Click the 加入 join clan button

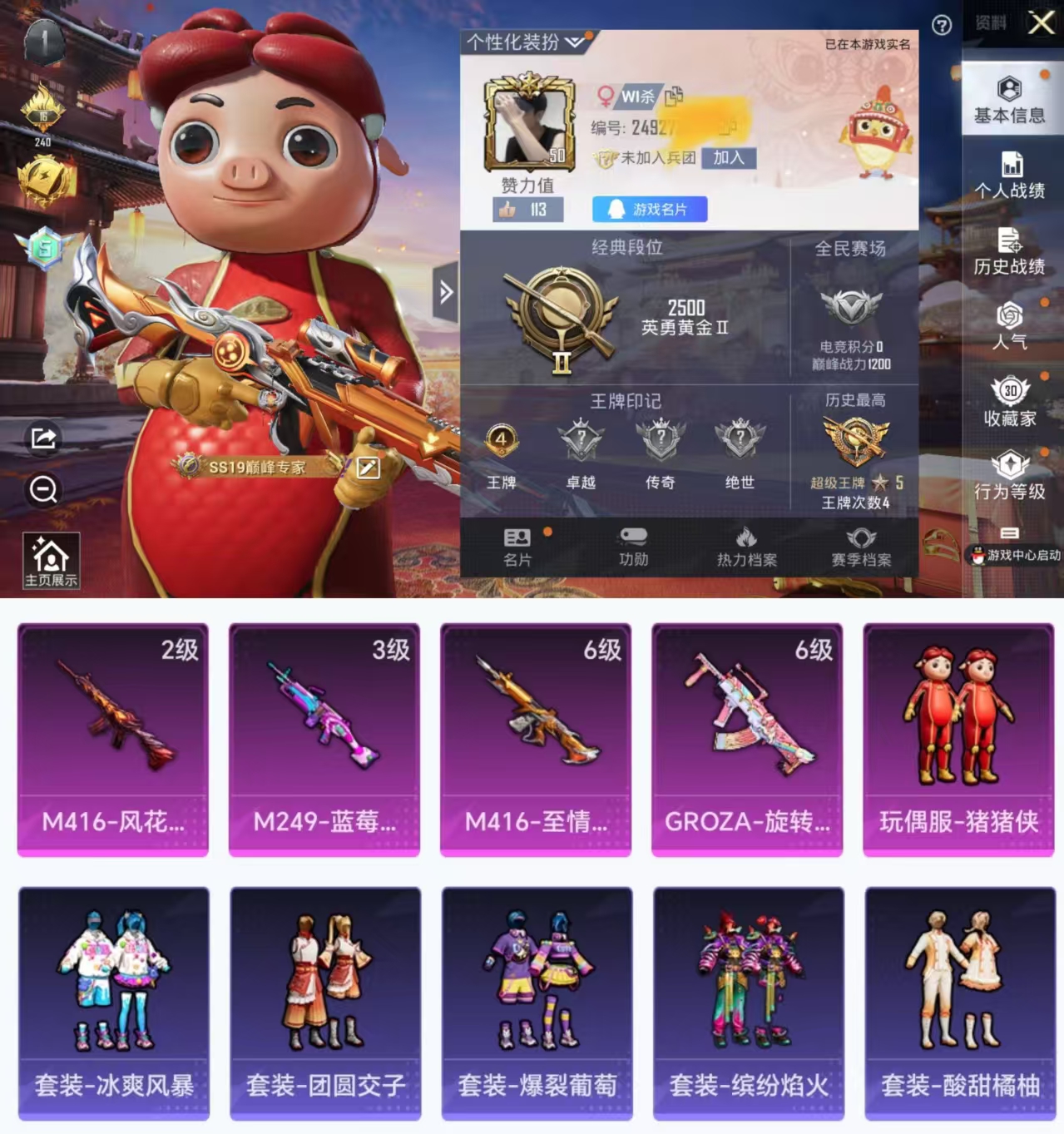tap(729, 157)
